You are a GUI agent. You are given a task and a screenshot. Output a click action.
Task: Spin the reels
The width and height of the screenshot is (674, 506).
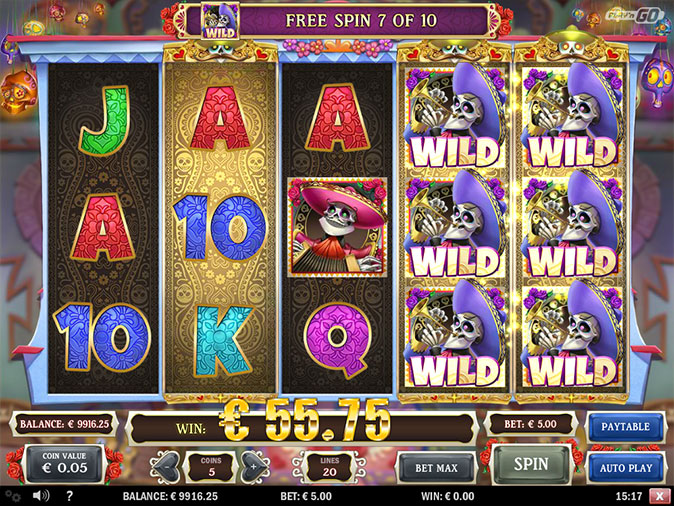tap(531, 465)
